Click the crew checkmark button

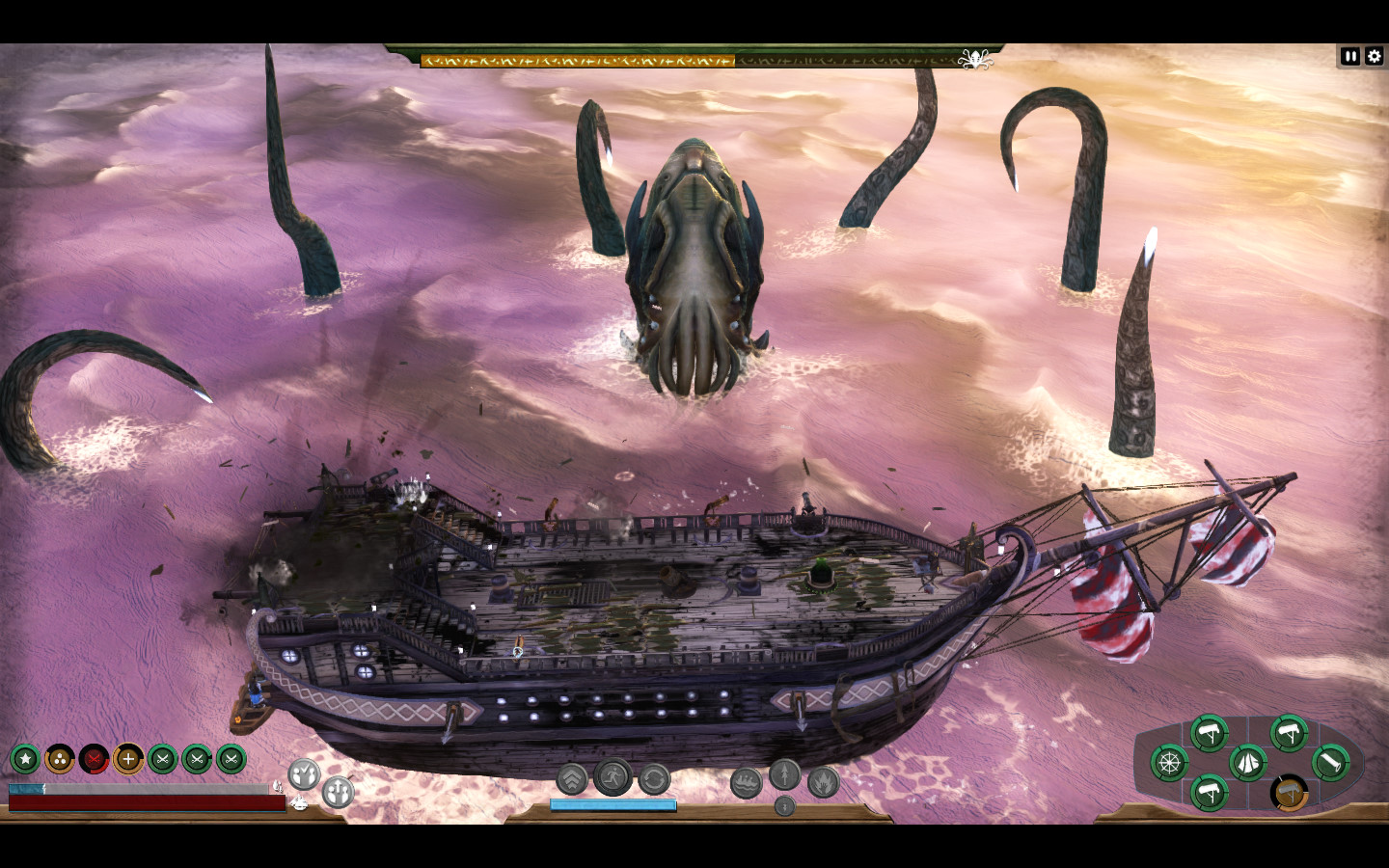pos(304,773)
